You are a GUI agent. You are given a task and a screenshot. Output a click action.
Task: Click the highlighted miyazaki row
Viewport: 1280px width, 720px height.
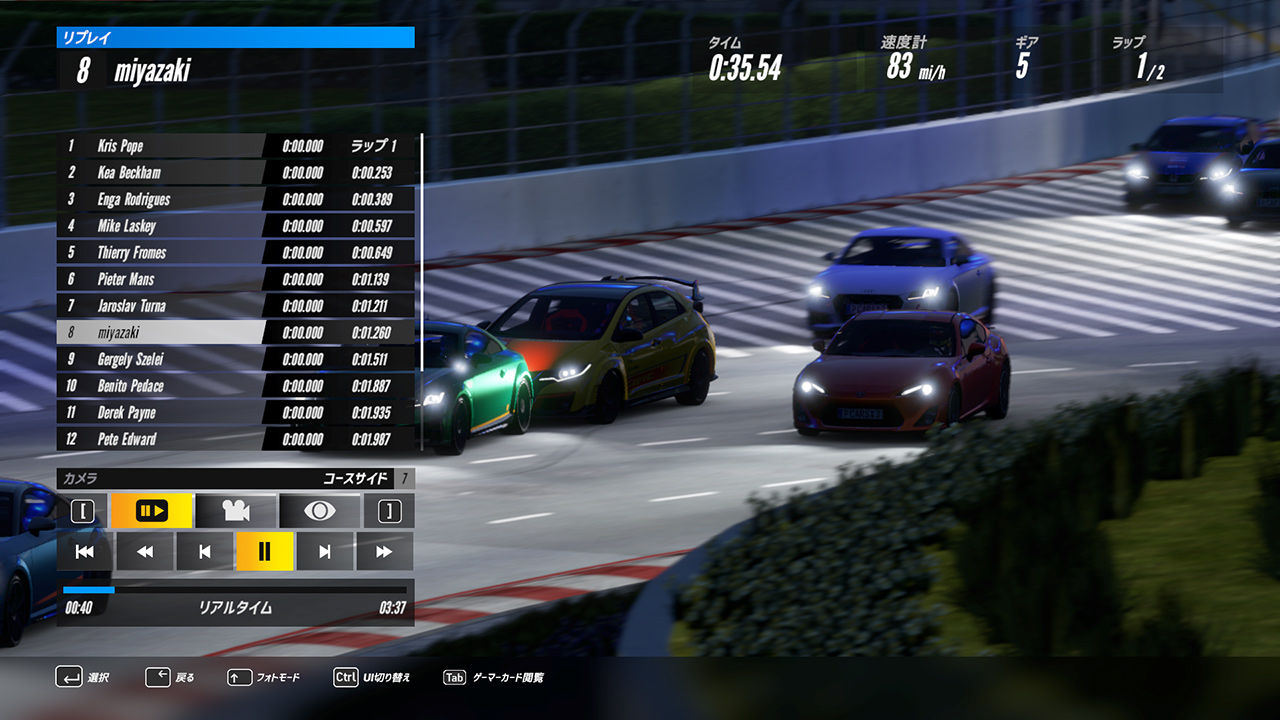160,333
